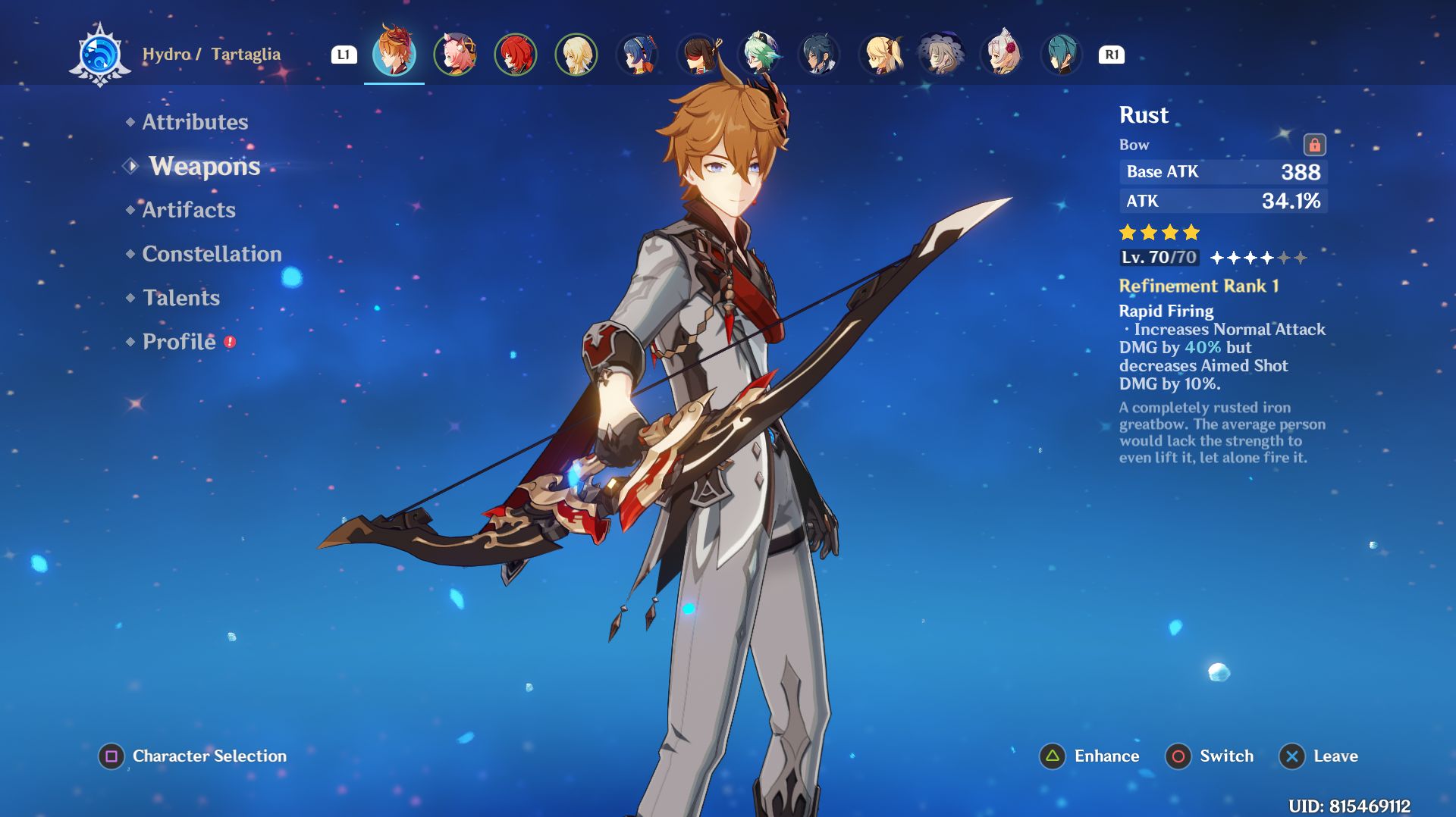Choose Lisa's portrait with purple hat
The width and height of the screenshot is (1456, 817).
[x=941, y=55]
